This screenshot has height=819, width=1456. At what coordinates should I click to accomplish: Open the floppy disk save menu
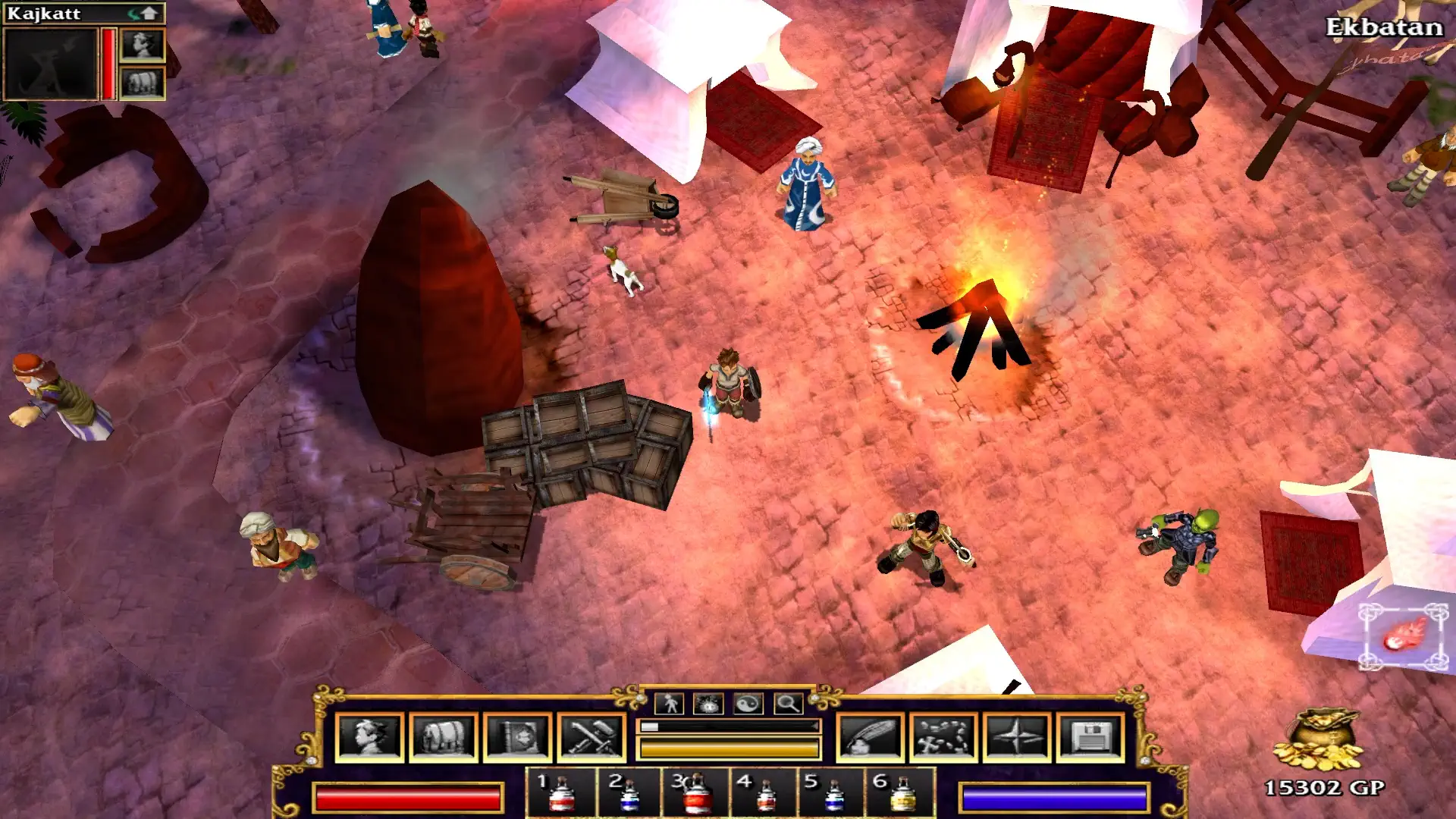click(1090, 736)
